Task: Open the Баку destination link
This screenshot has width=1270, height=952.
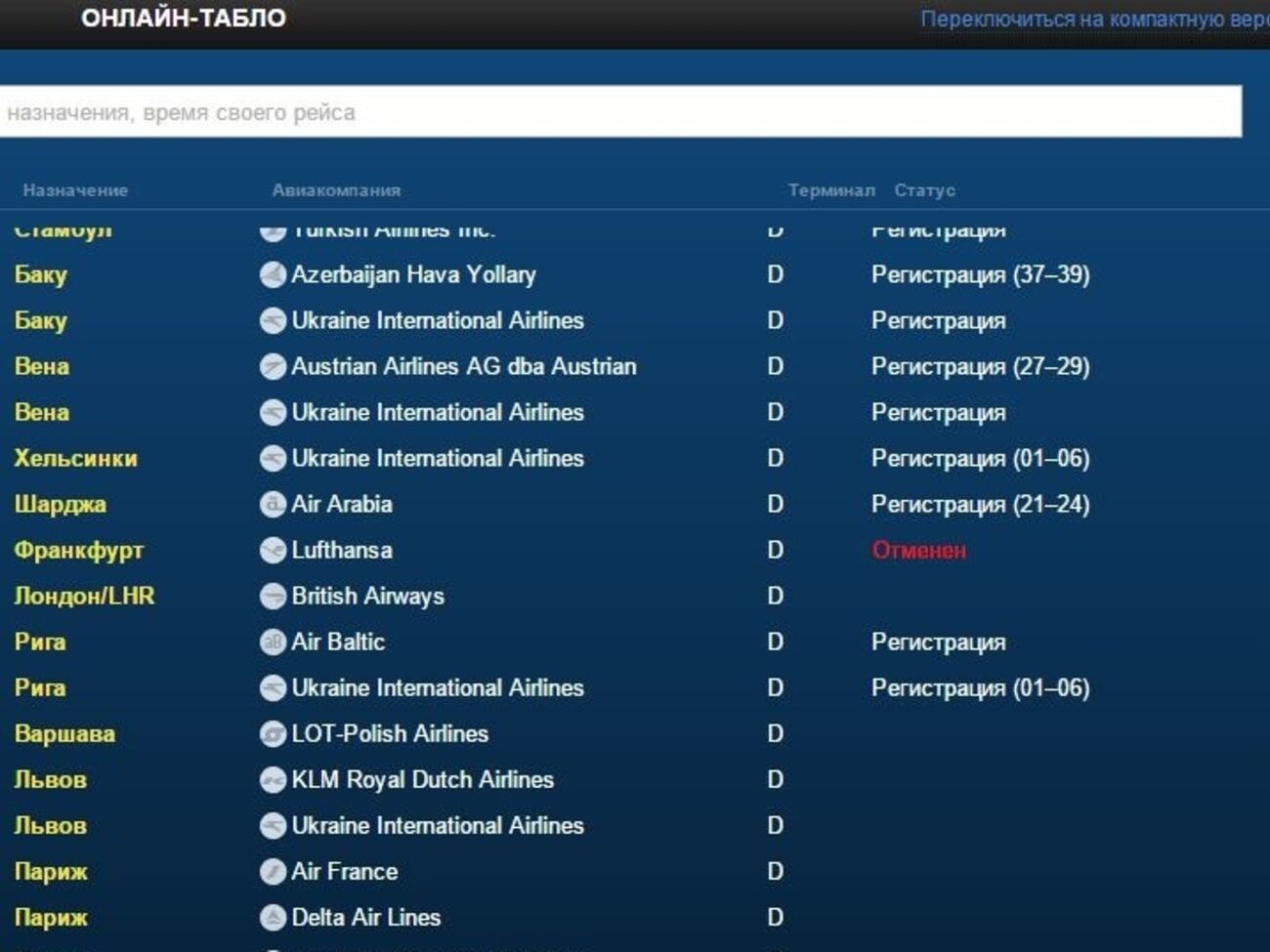Action: click(x=39, y=275)
